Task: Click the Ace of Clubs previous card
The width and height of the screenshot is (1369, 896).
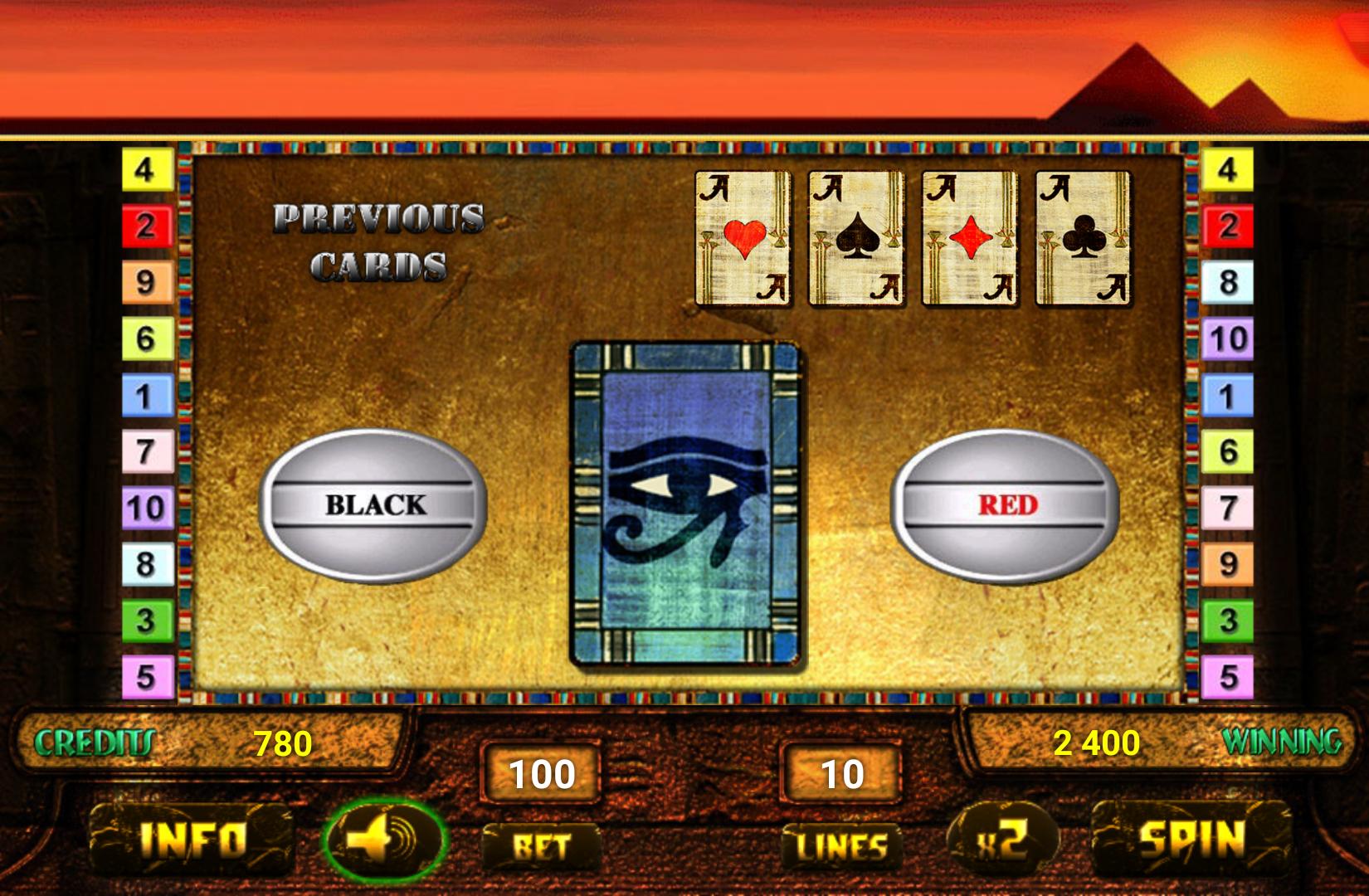Action: coord(1080,239)
